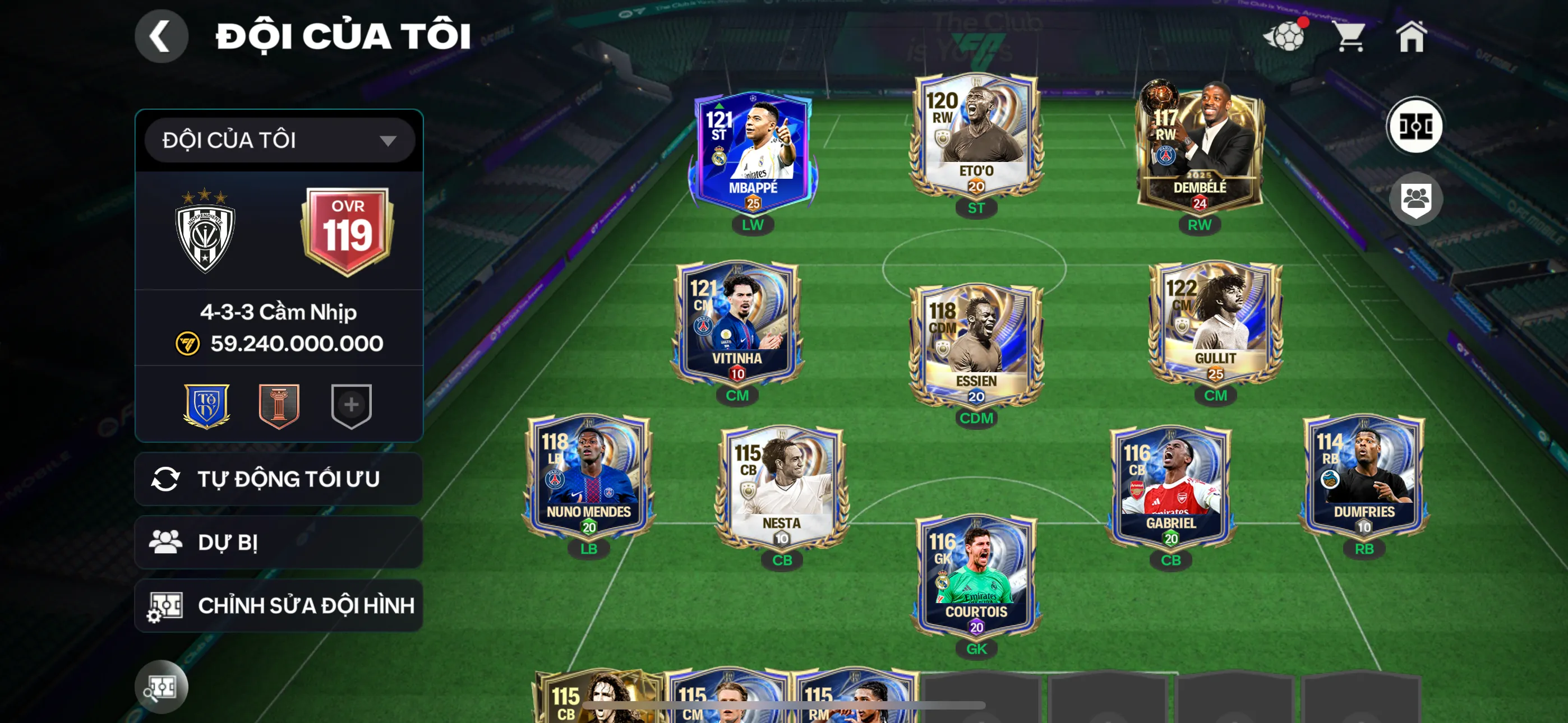
Task: Open the shopping cart store
Action: [x=1349, y=36]
